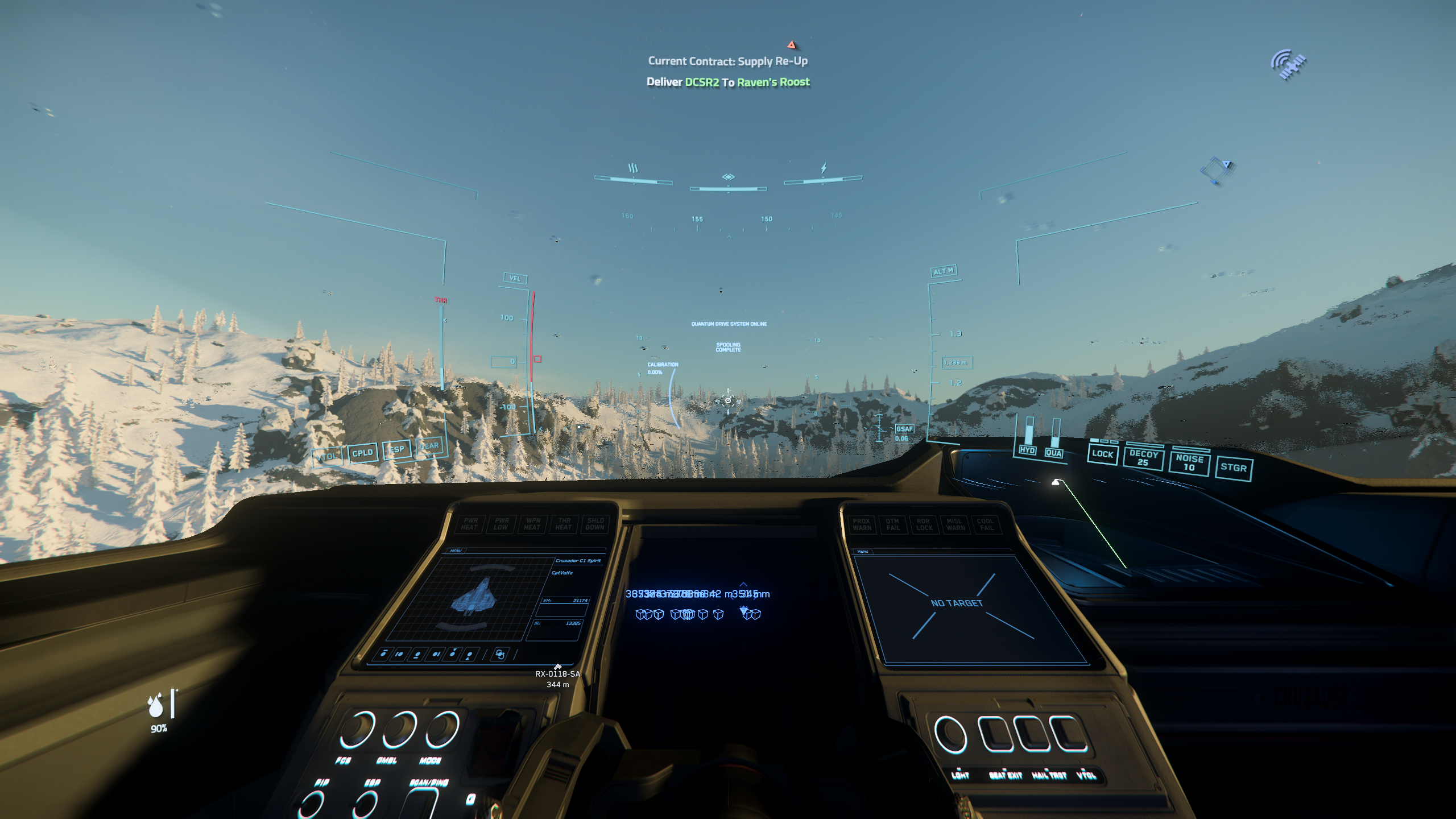Viewport: 1456px width, 819px height.
Task: Click the QUA quantum fuel gauge label
Action: coord(1053,453)
